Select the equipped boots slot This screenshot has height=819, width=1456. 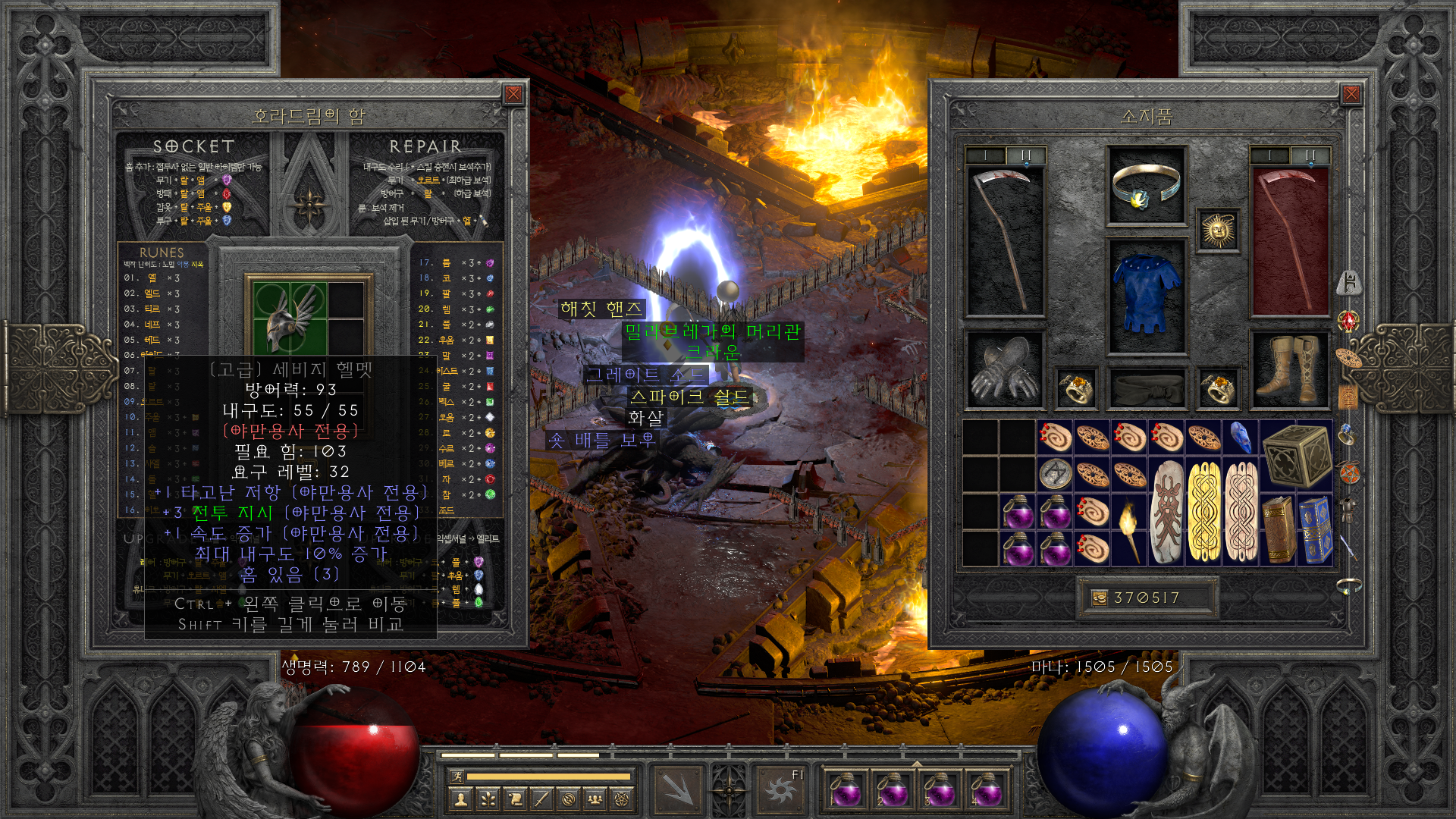pos(1288,371)
